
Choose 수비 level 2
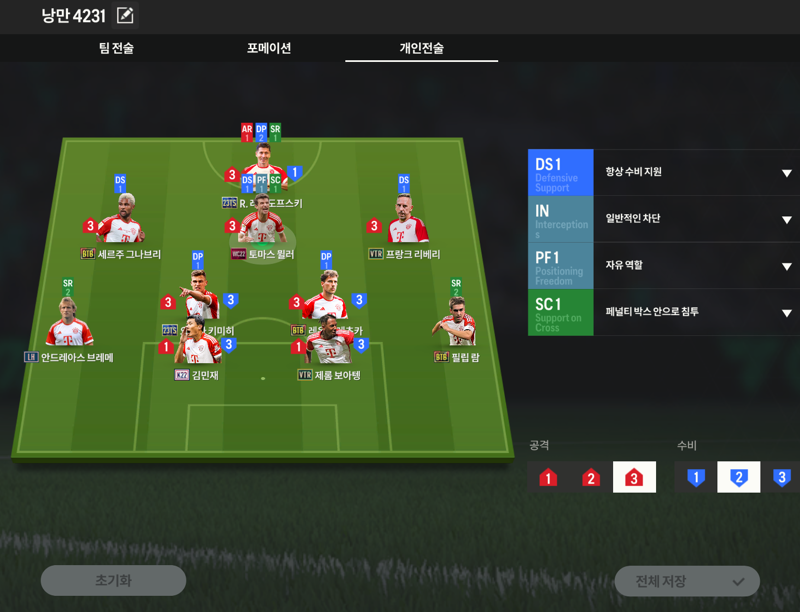739,478
